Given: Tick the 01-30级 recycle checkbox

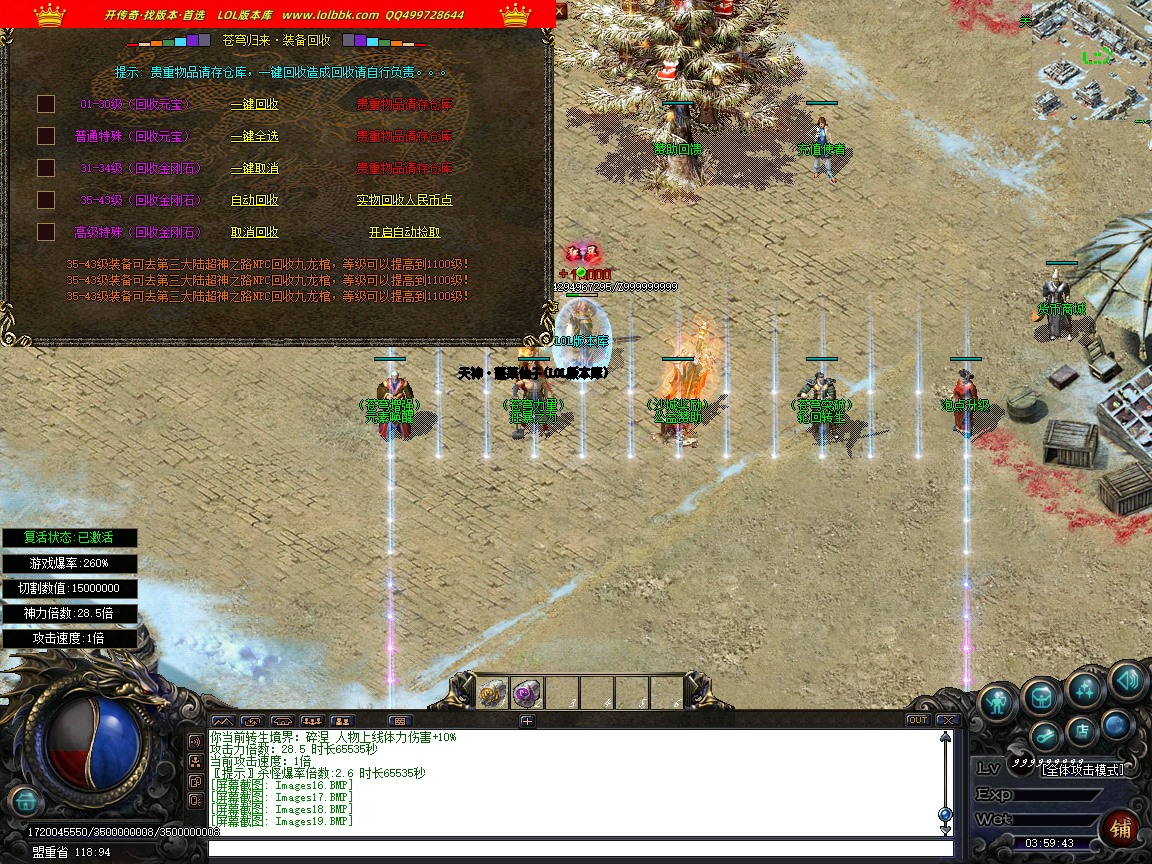Looking at the screenshot, I should [46, 104].
